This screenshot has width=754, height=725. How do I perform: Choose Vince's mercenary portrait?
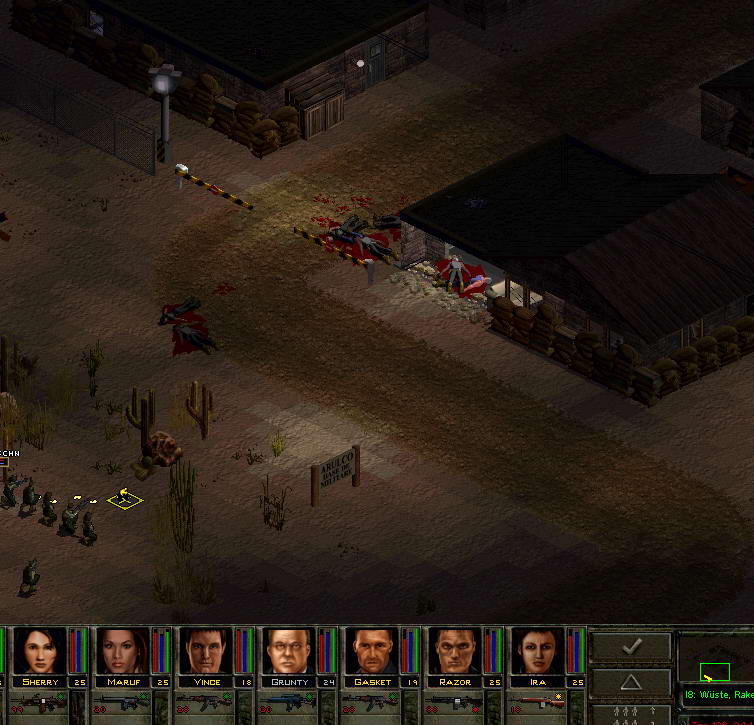pos(205,651)
